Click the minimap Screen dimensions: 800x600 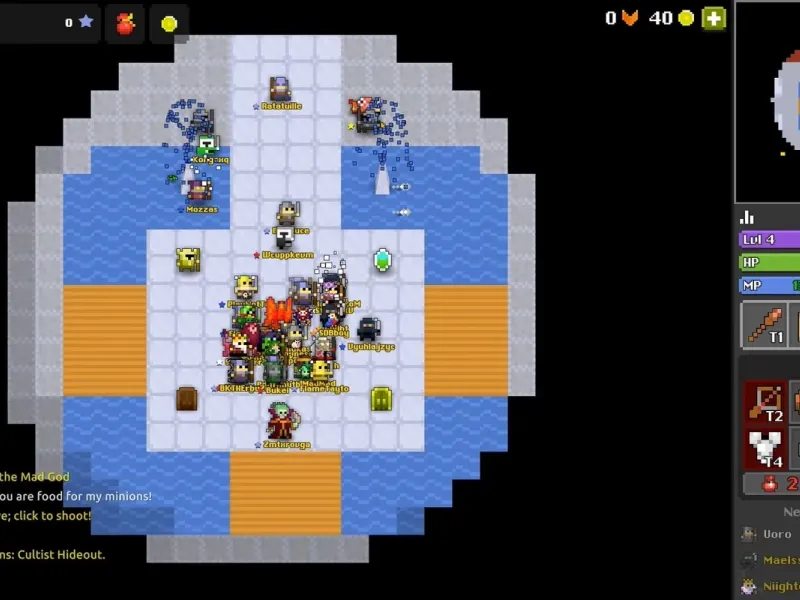click(770, 100)
